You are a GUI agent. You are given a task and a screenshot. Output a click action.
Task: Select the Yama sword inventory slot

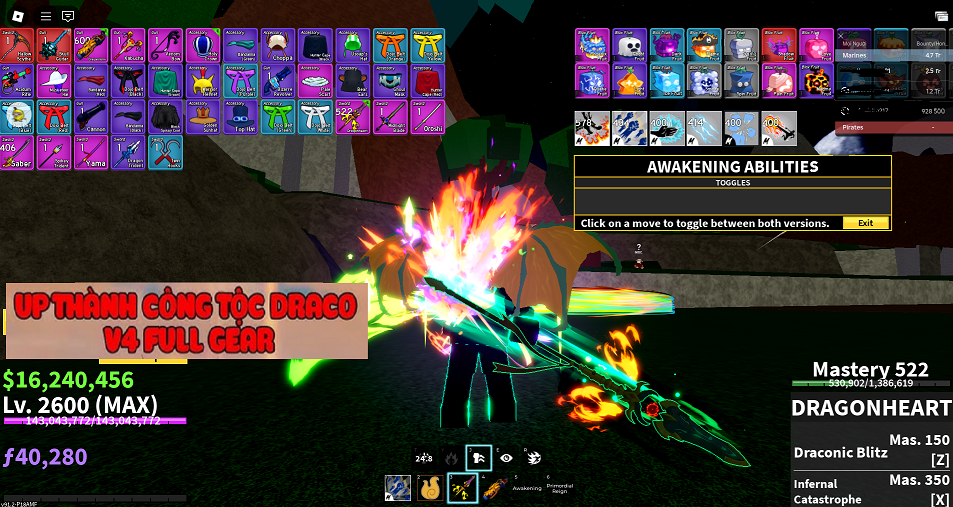point(94,151)
